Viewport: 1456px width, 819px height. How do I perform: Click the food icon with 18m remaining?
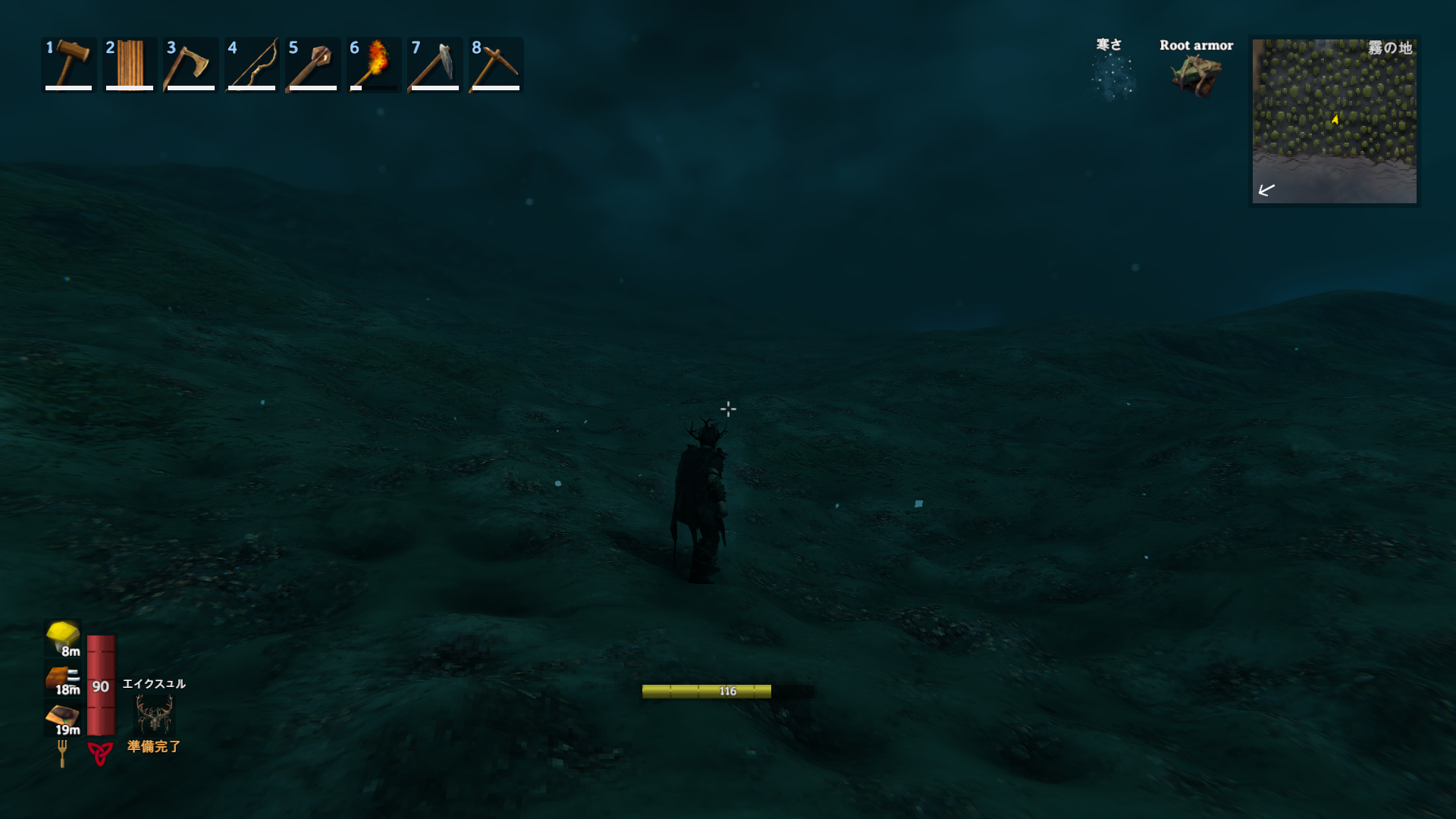pyautogui.click(x=62, y=677)
